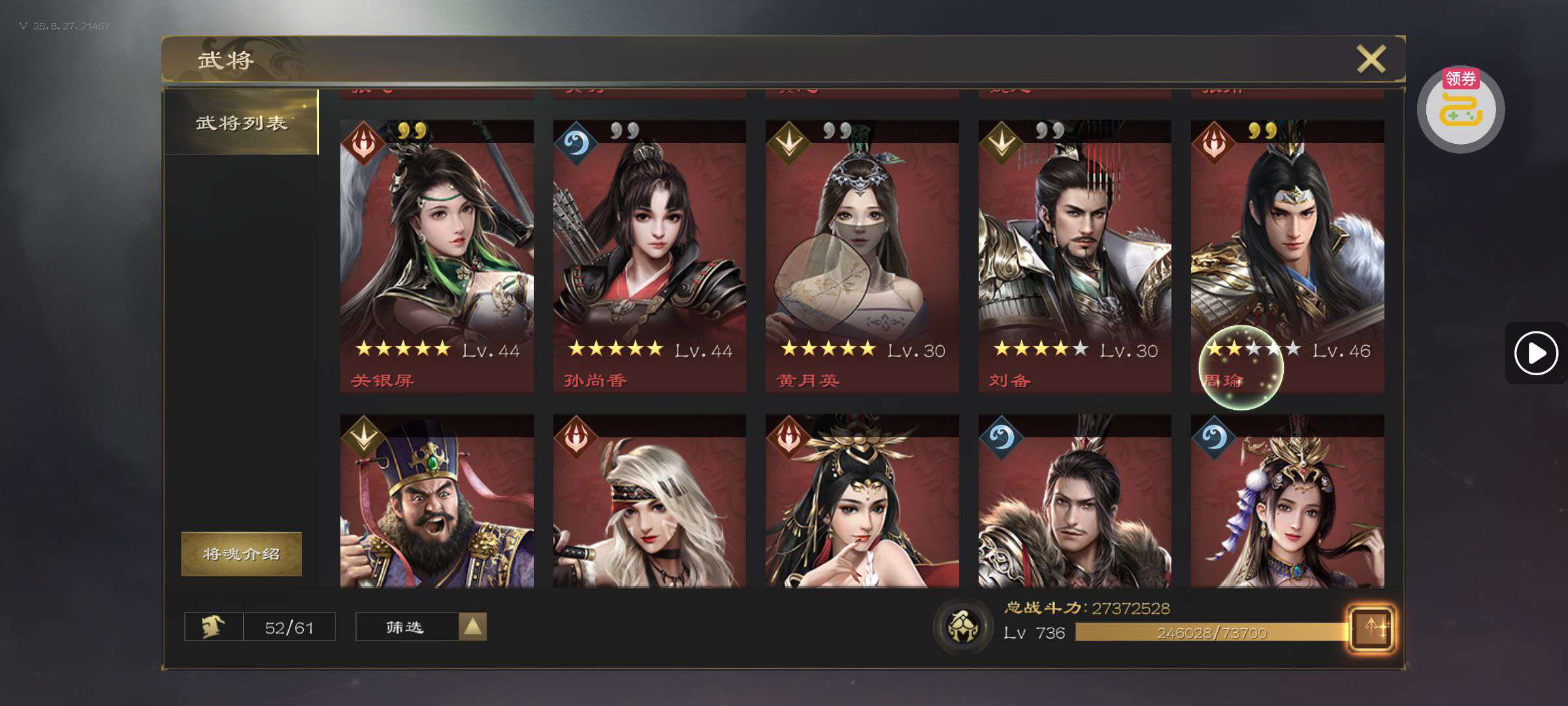
Task: Choose the white-haired female general card
Action: pos(649,501)
